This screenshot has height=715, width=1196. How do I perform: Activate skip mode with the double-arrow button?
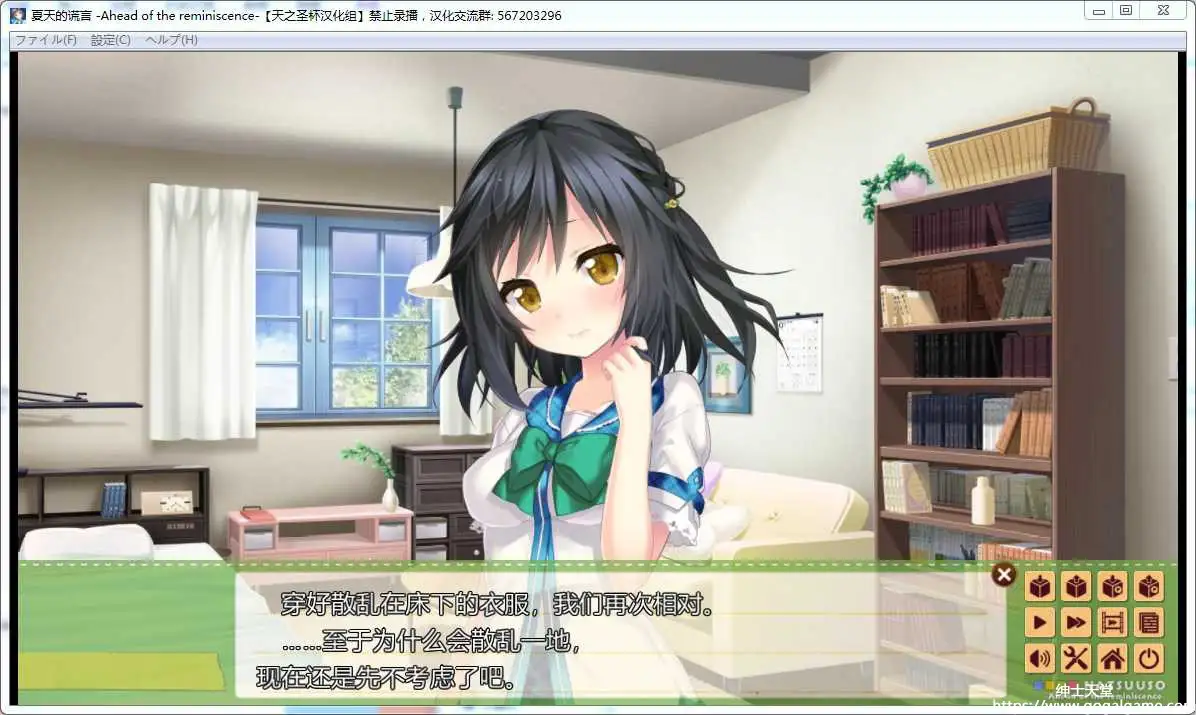1076,623
